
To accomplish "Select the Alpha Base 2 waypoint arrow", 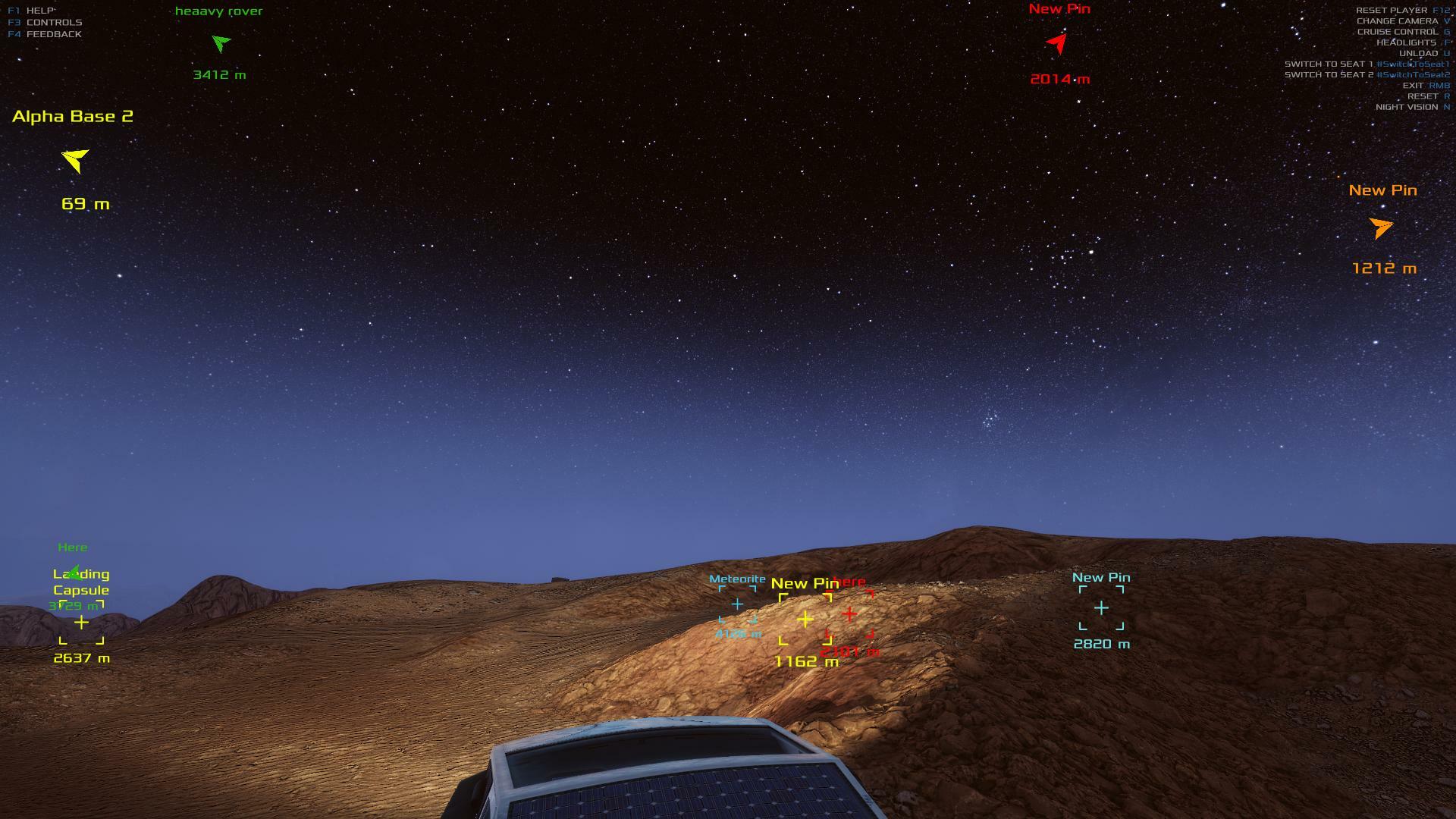I will click(75, 160).
